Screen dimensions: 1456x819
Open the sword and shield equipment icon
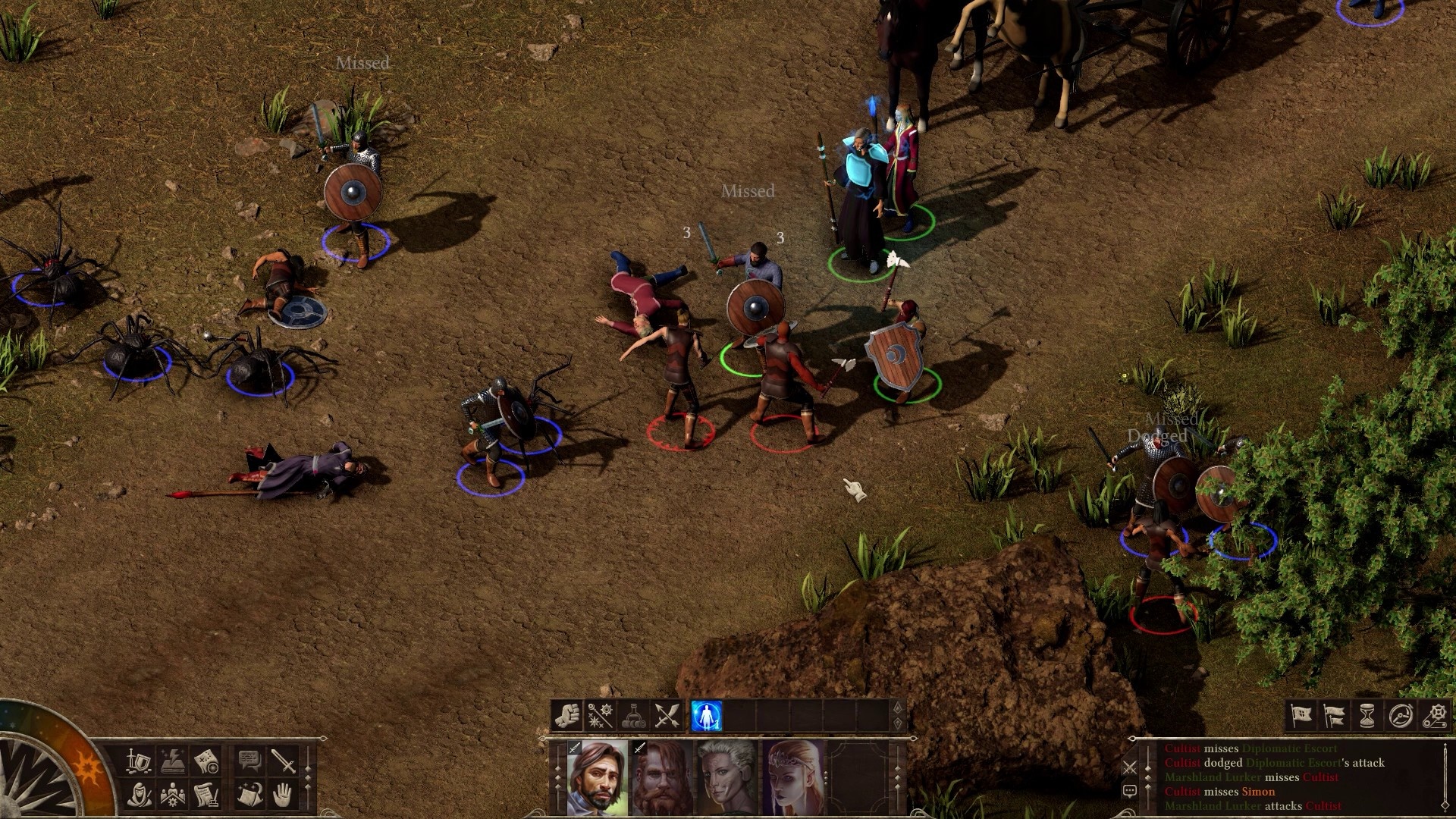(139, 761)
